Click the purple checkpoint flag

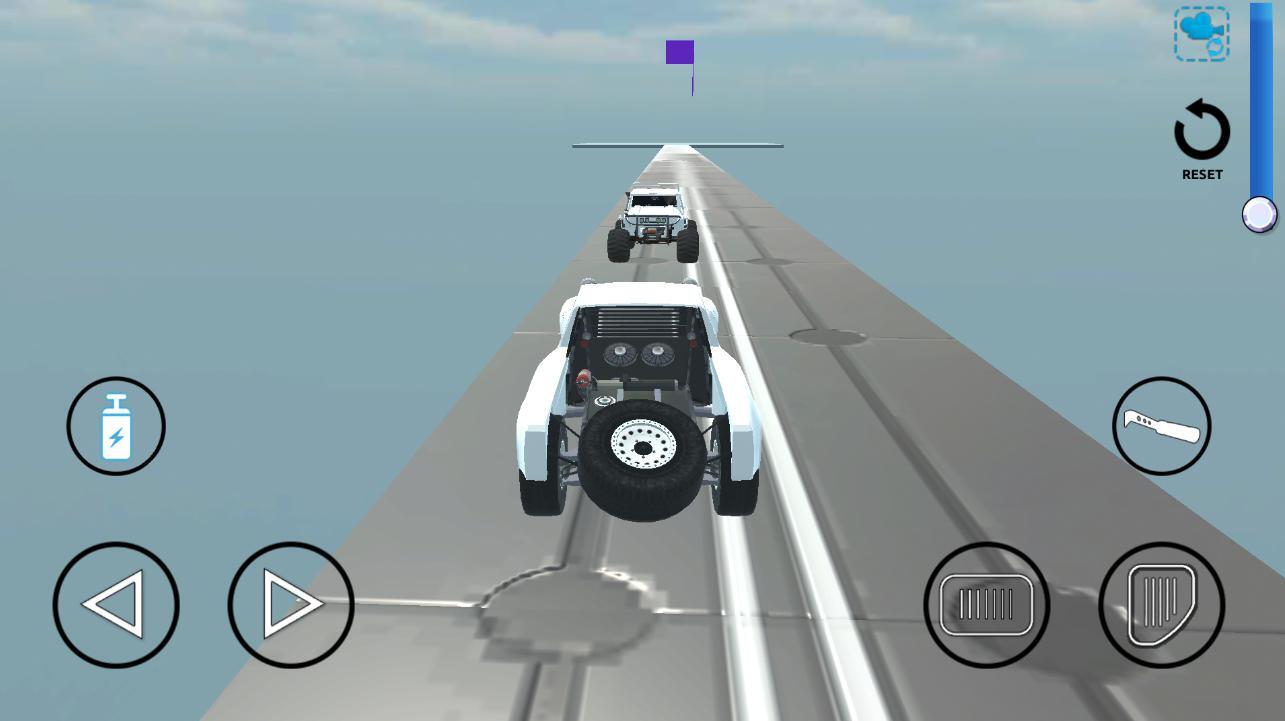coord(680,52)
